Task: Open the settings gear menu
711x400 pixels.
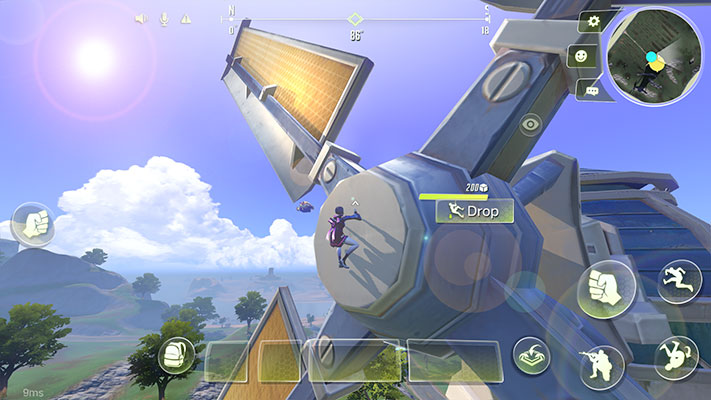Action: [595, 21]
